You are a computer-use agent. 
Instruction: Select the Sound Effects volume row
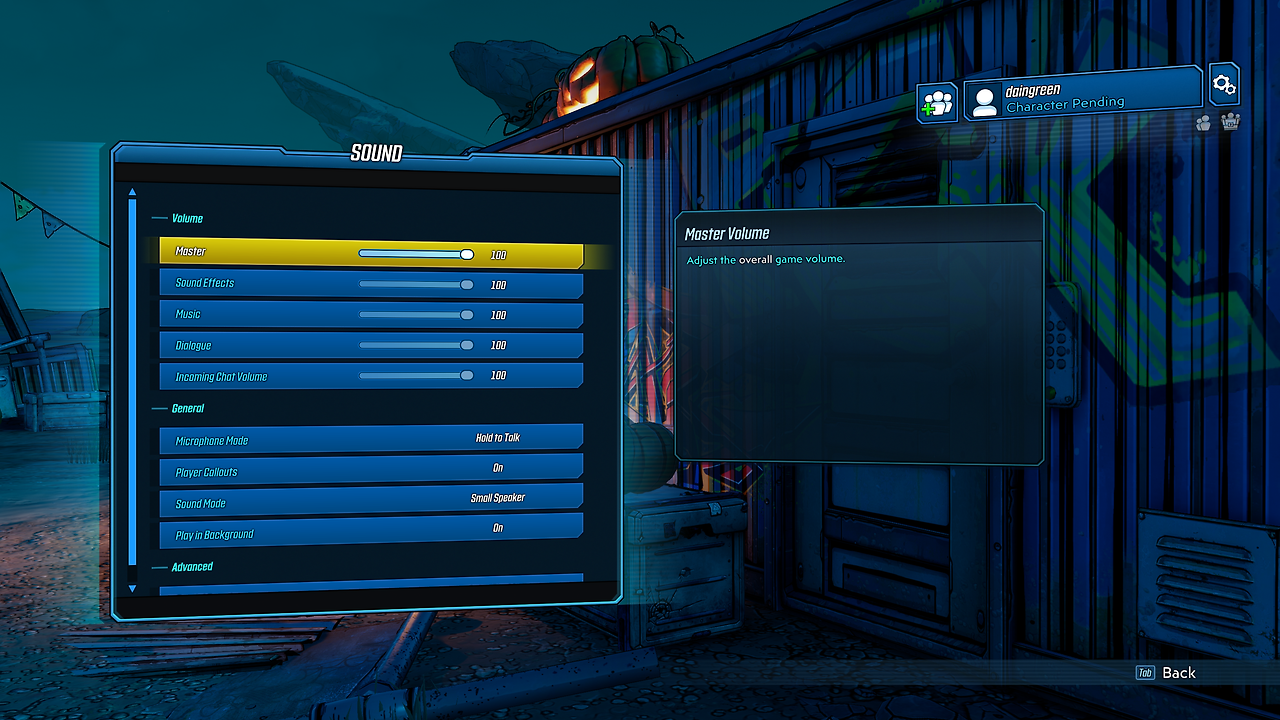370,284
